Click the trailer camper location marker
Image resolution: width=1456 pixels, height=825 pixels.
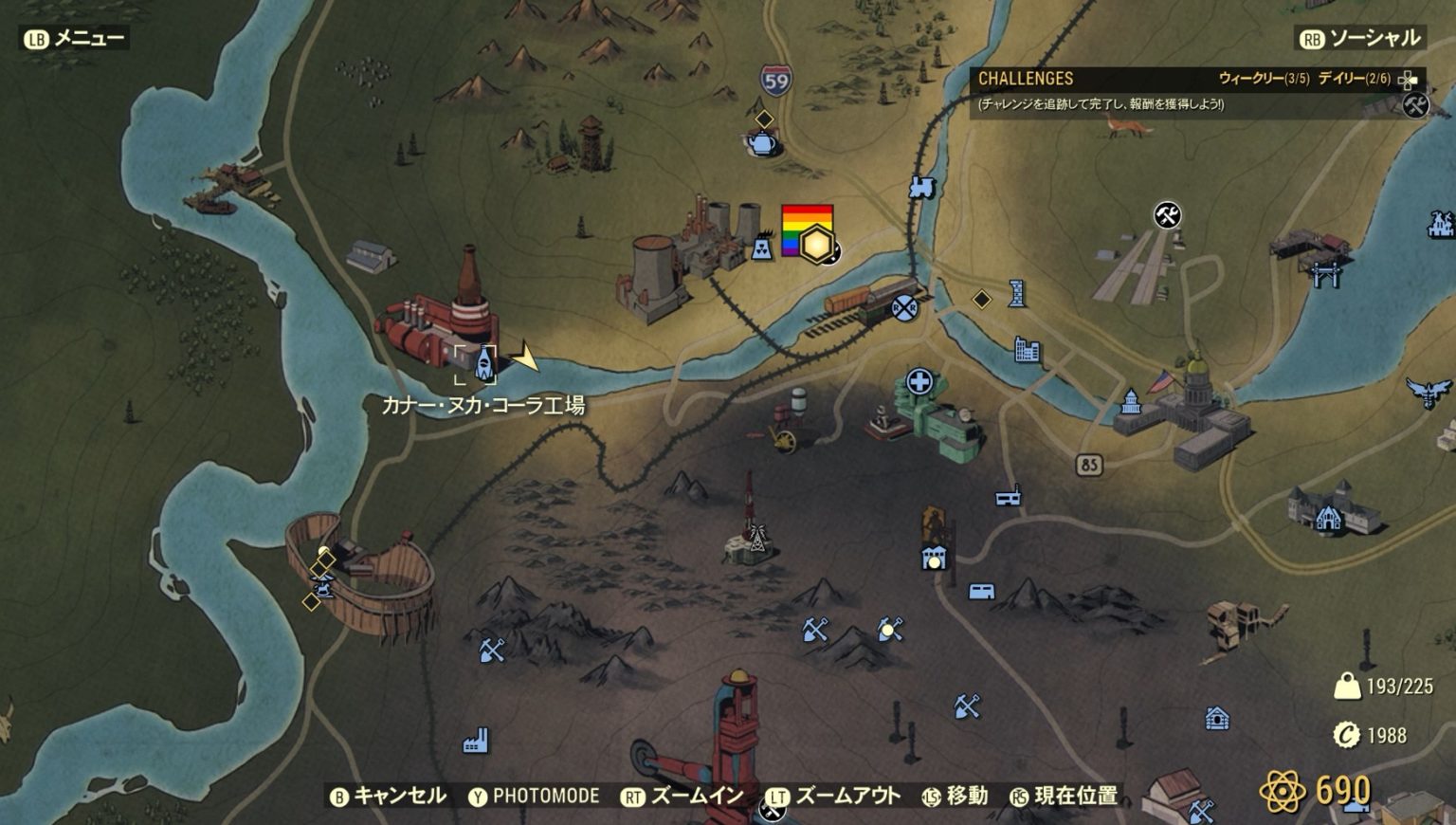click(981, 592)
